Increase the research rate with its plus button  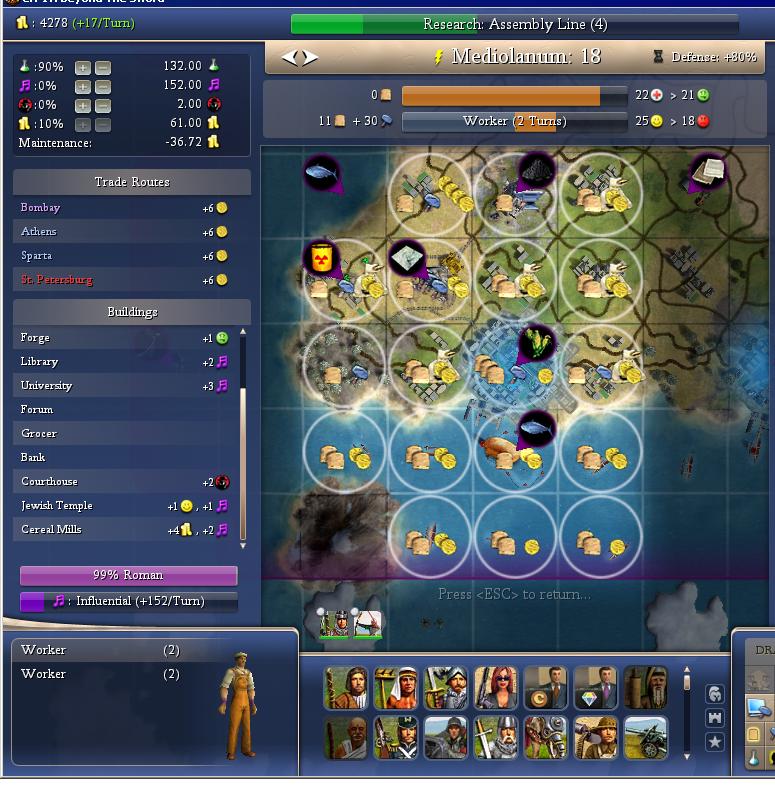pos(82,67)
